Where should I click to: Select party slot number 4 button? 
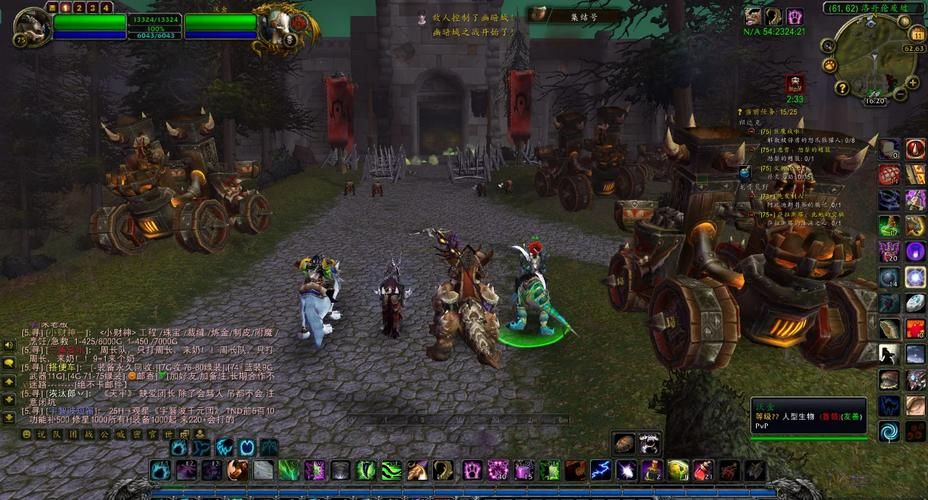pos(107,7)
